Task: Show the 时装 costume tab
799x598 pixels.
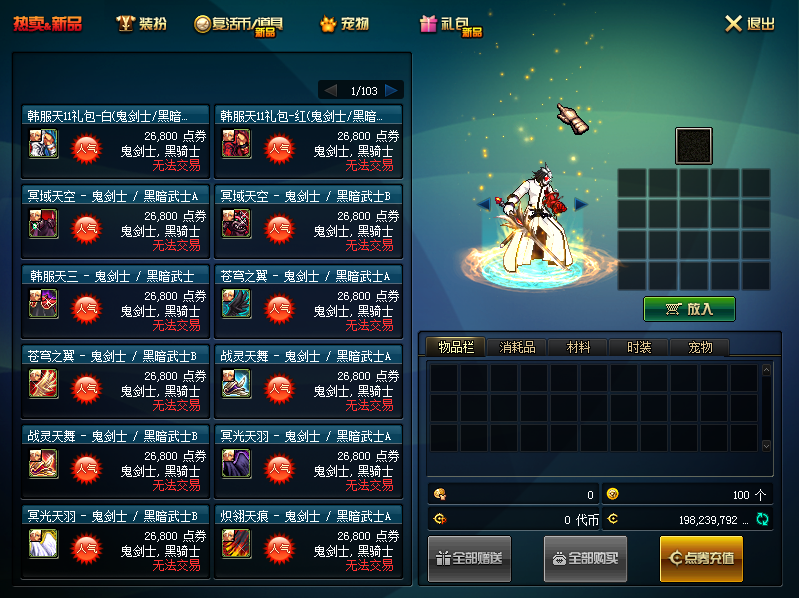Action: tap(639, 347)
